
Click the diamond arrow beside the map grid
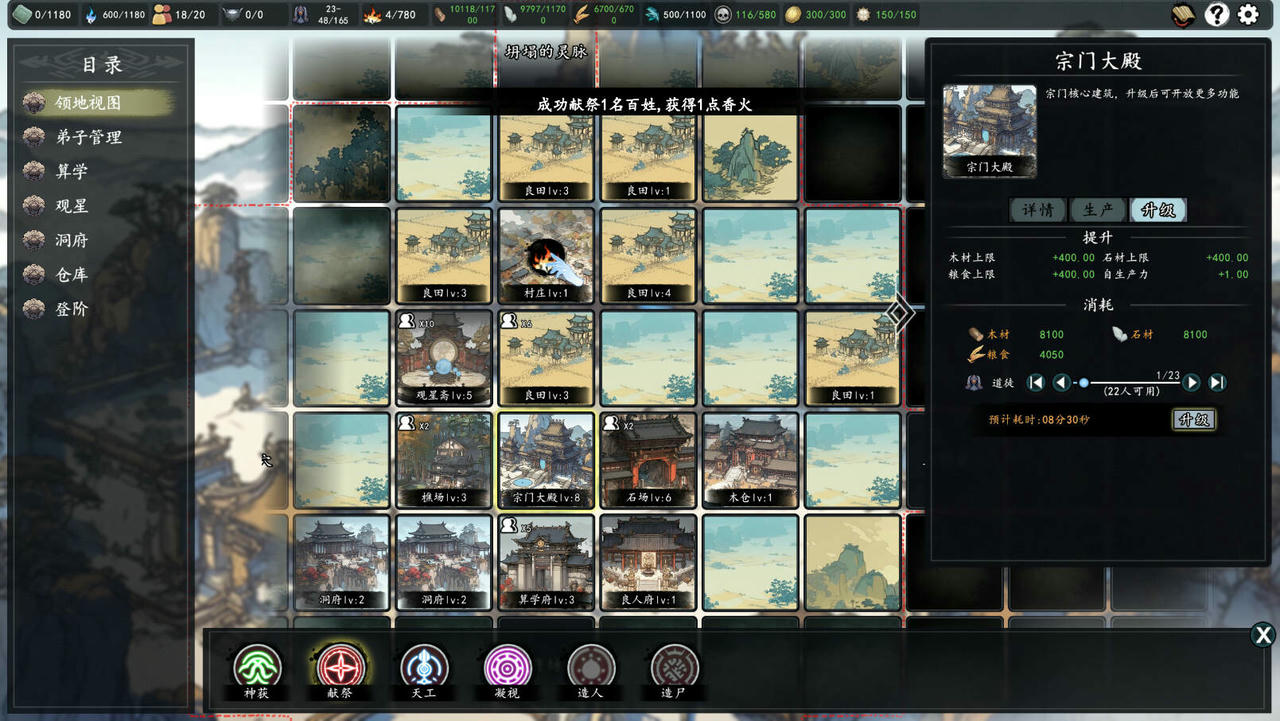point(900,313)
